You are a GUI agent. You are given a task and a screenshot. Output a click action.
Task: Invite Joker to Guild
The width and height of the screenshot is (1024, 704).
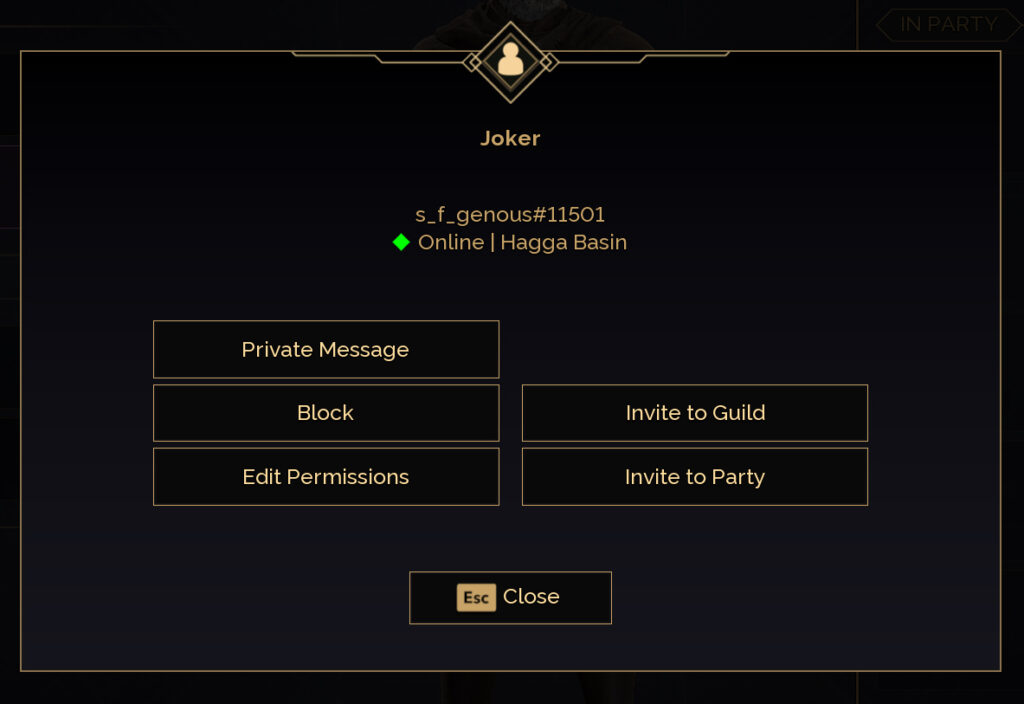tap(695, 413)
